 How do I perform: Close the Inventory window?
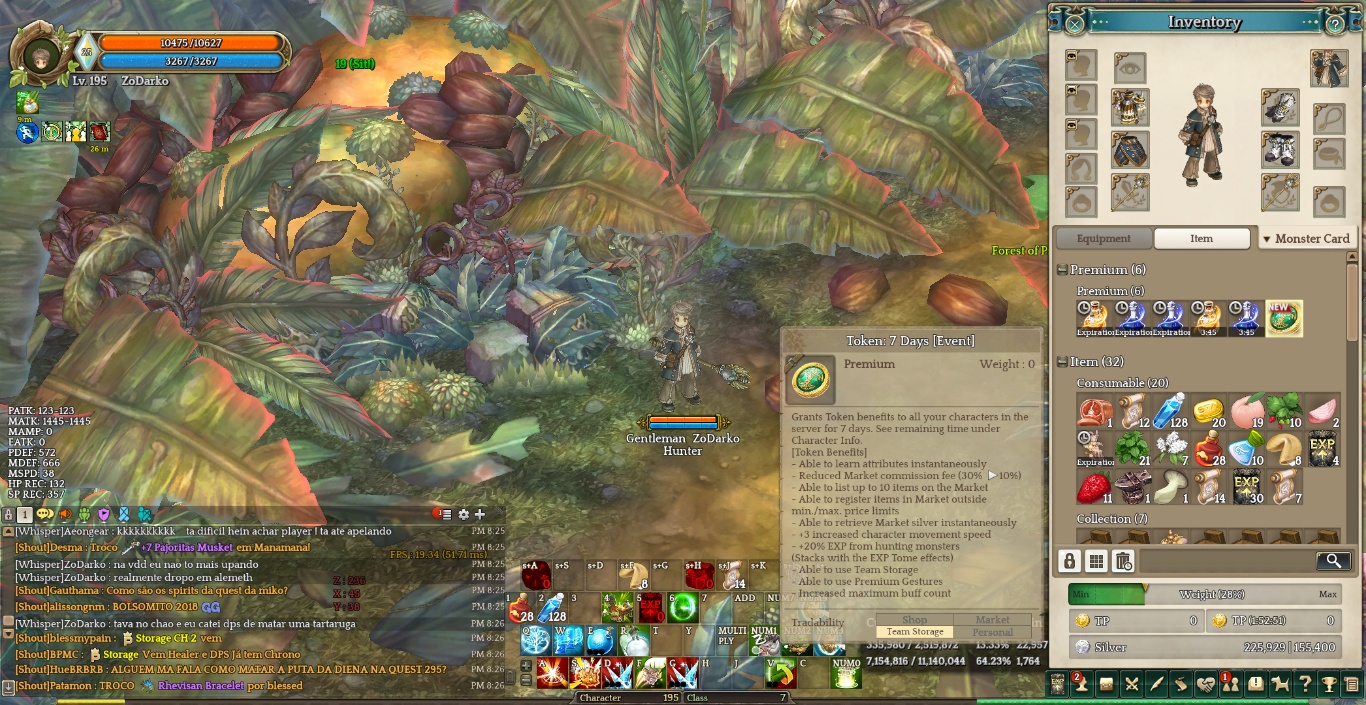click(x=1074, y=23)
